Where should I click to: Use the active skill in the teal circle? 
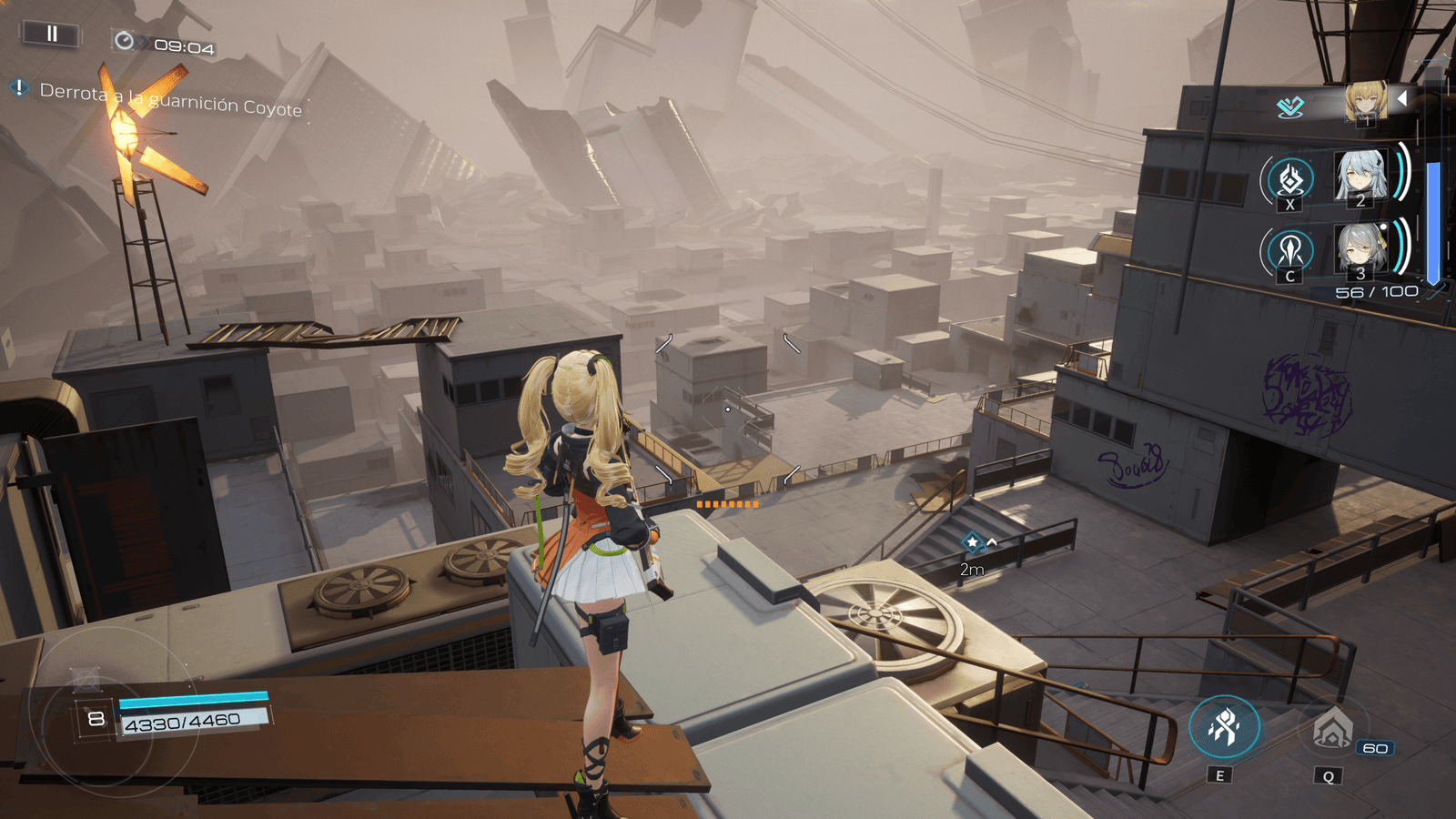(1224, 727)
